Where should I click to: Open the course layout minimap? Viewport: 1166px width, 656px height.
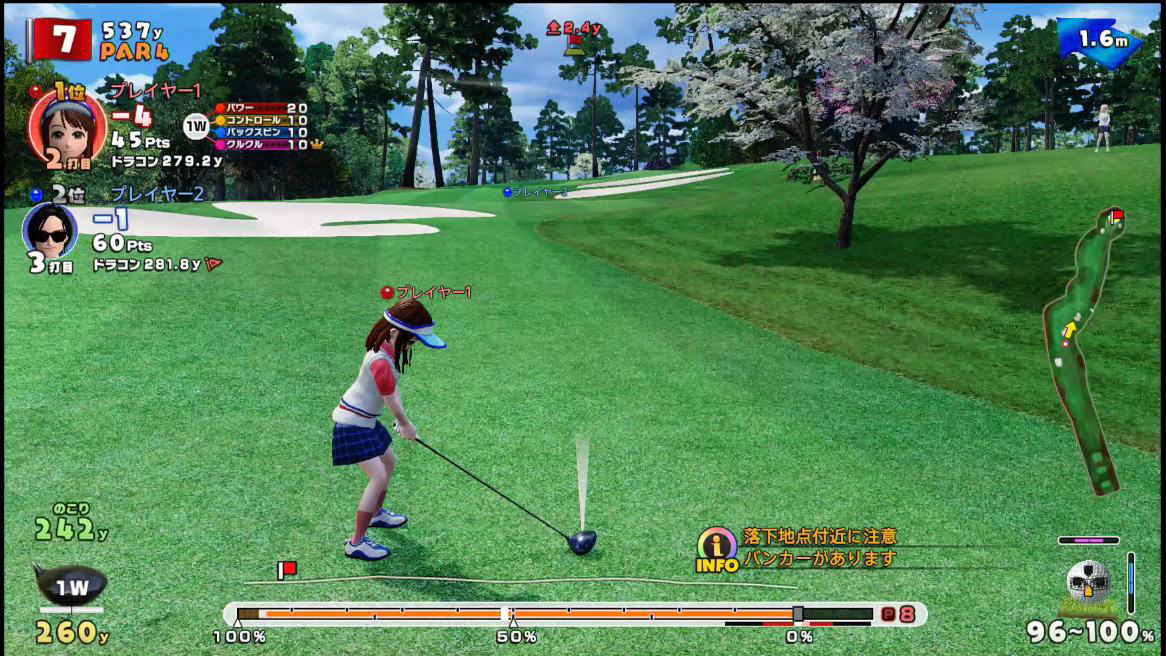click(x=1086, y=350)
